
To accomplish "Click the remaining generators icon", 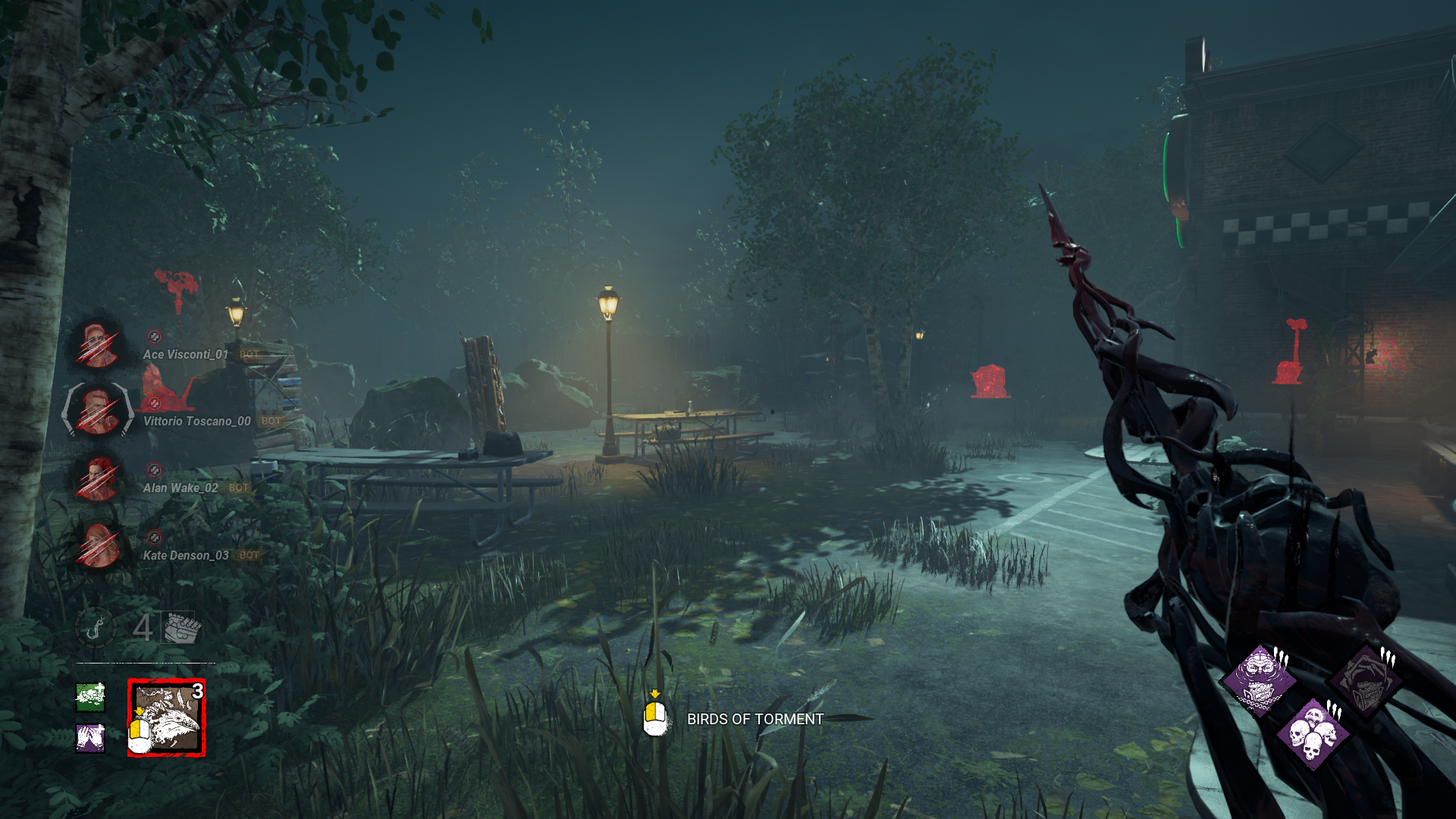I will click(180, 628).
